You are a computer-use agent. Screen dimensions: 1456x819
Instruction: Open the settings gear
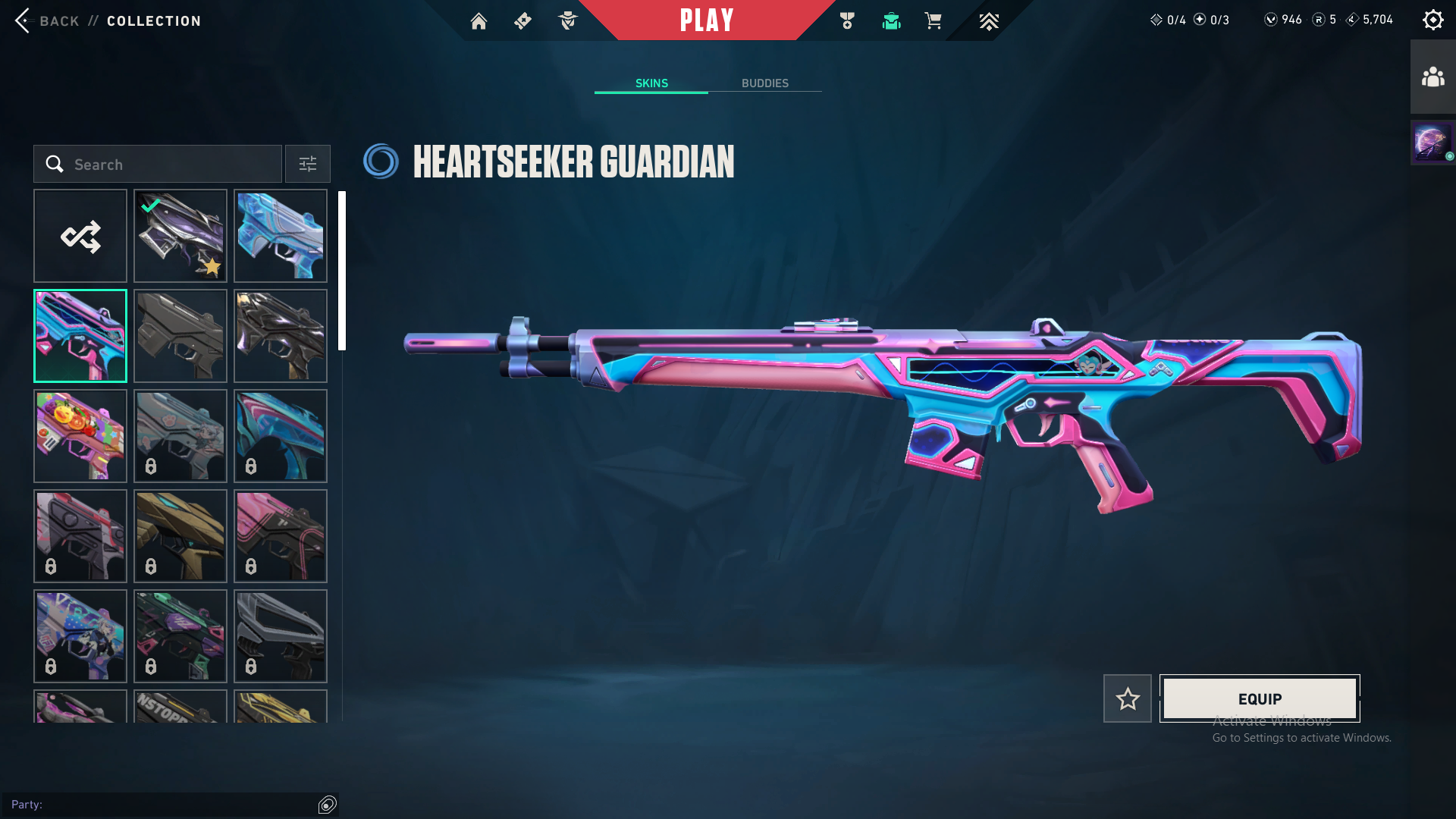click(x=1432, y=20)
